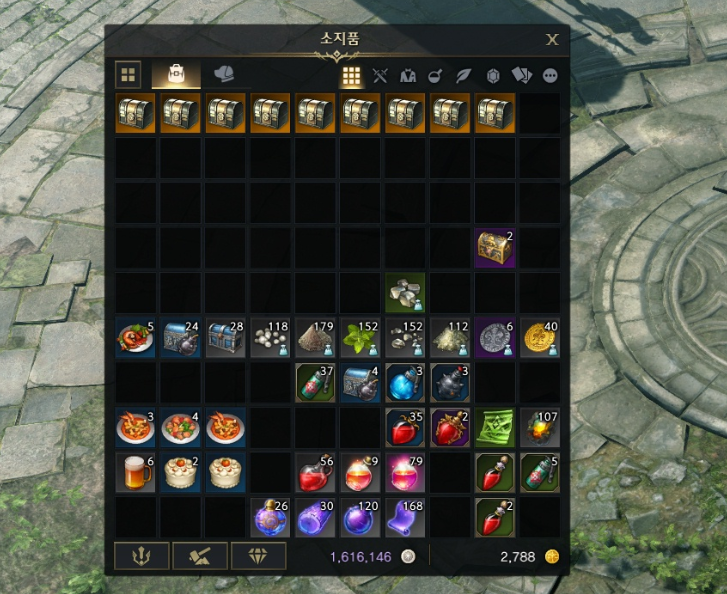Image resolution: width=727 pixels, height=594 pixels.
Task: Select the red potion stack of 56
Action: pos(315,472)
